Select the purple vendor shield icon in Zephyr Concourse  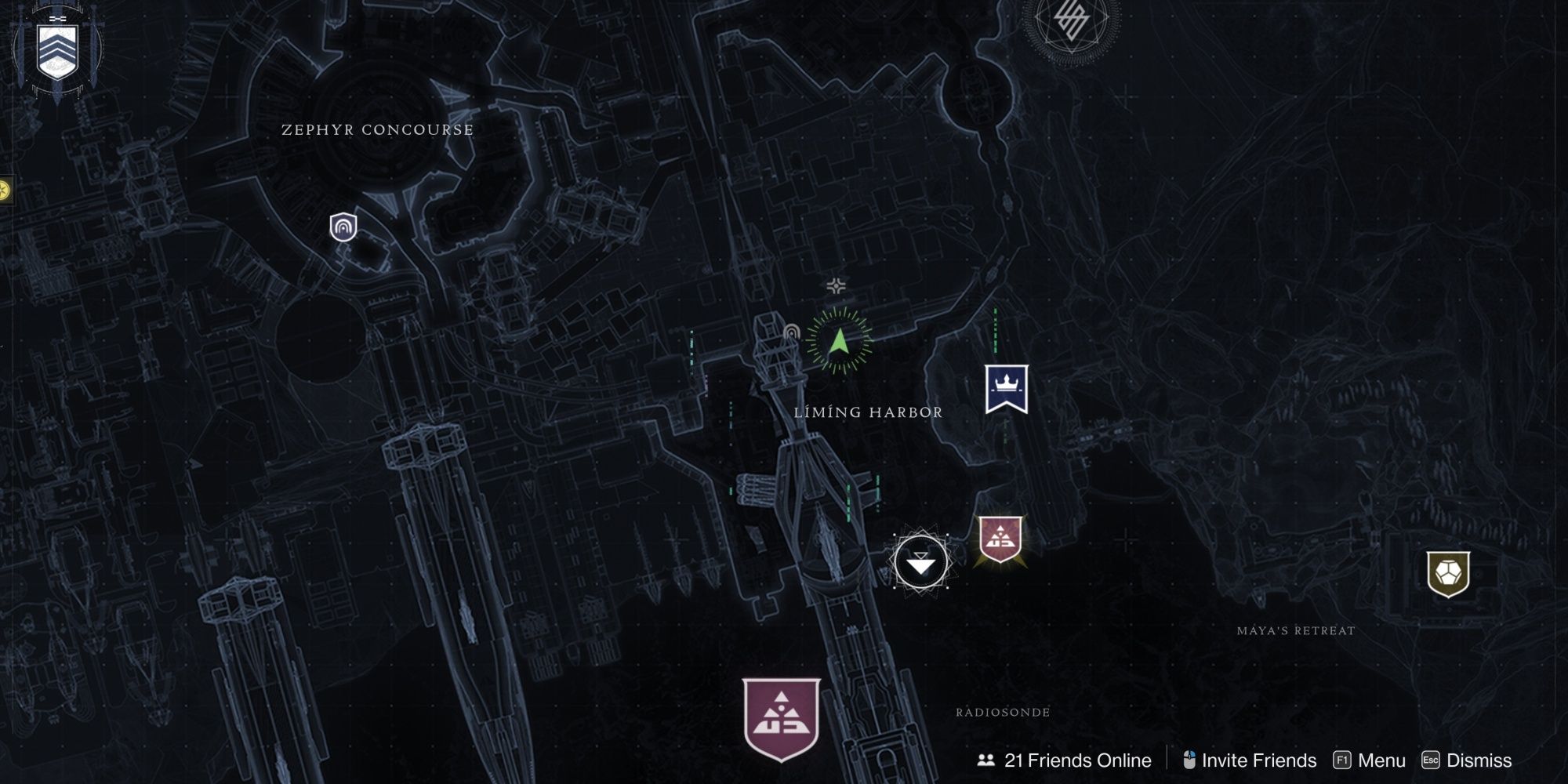click(x=343, y=227)
